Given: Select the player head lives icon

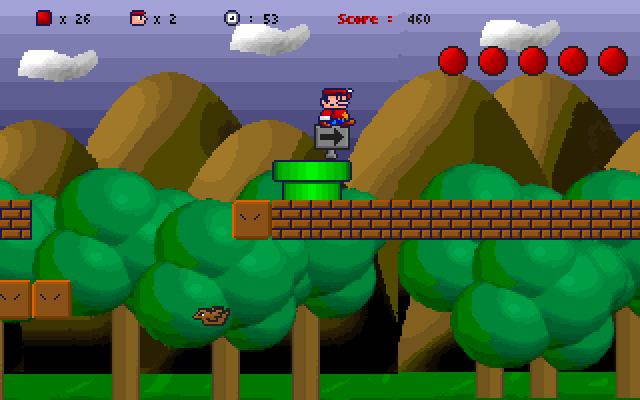Looking at the screenshot, I should coord(138,17).
